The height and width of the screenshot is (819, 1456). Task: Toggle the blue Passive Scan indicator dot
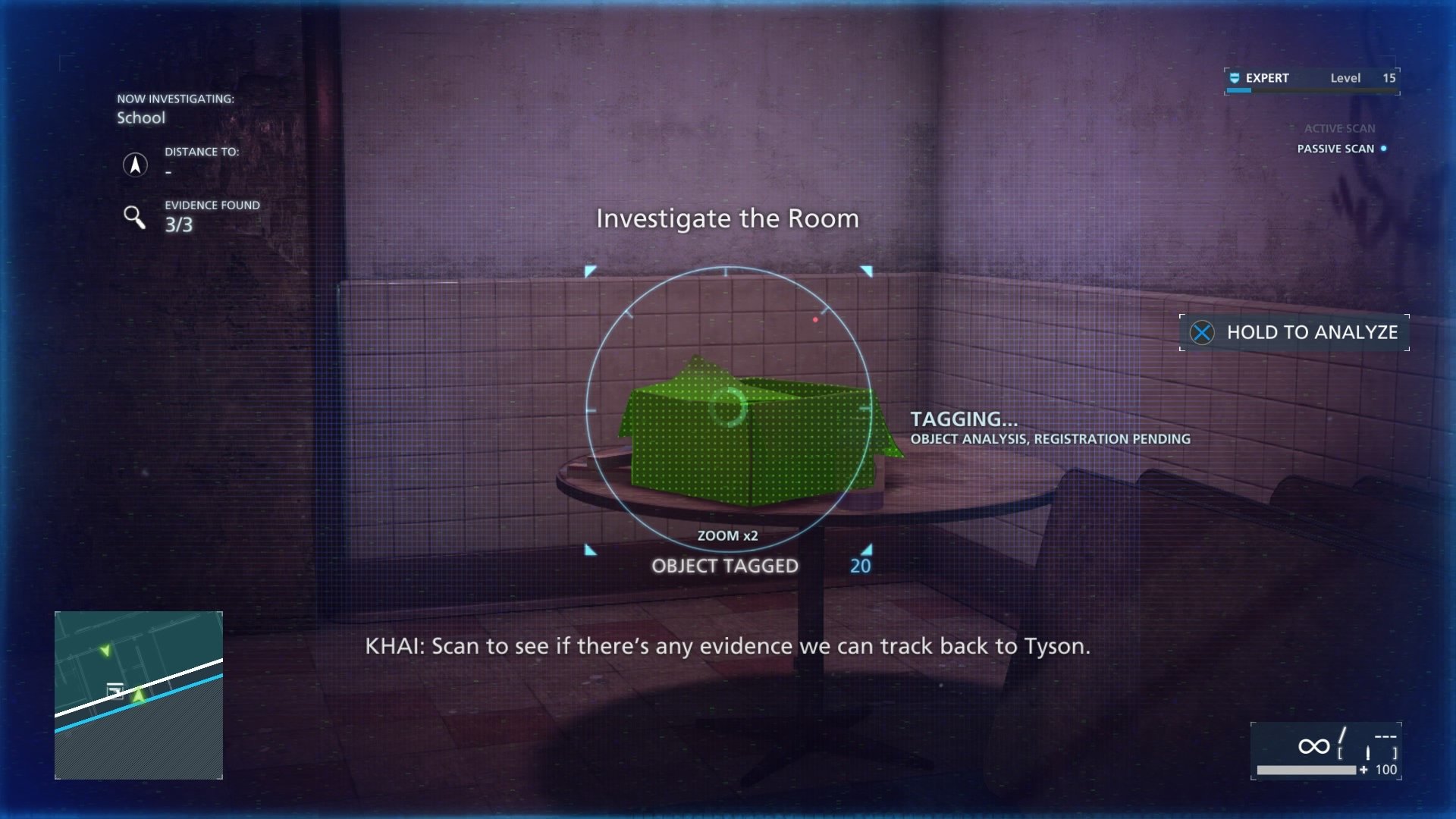[x=1385, y=149]
